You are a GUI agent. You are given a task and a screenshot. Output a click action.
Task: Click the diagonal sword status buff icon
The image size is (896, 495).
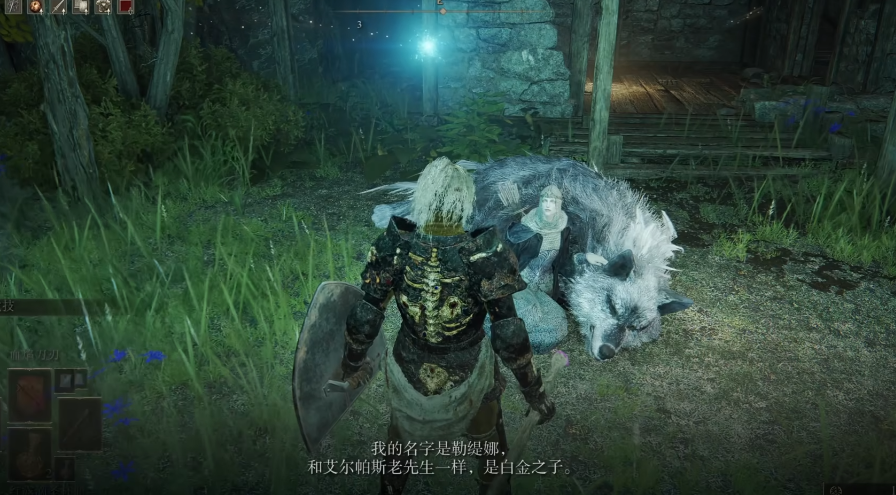(58, 6)
